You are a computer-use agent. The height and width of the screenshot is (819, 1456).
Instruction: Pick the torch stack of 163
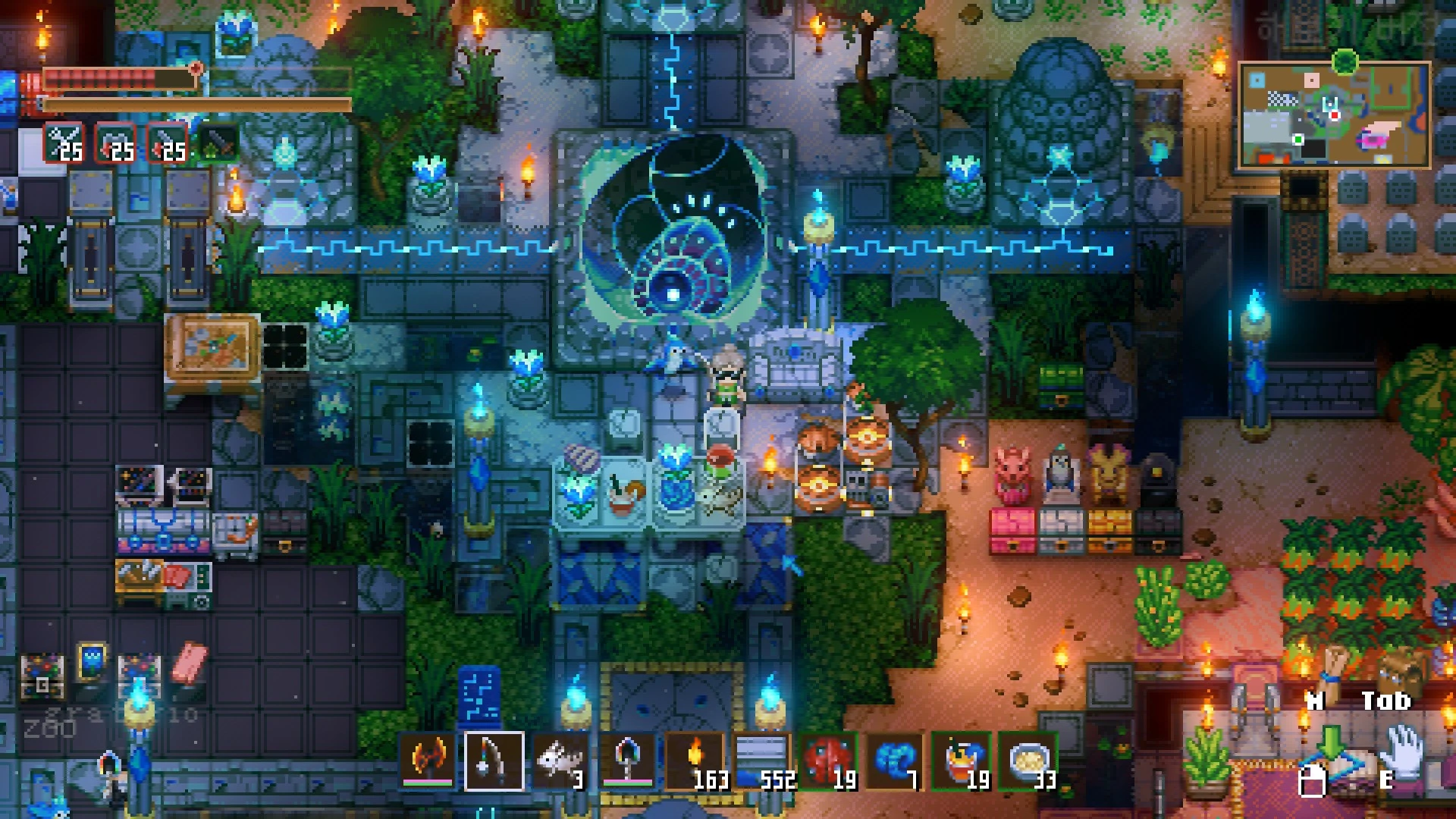[694, 761]
